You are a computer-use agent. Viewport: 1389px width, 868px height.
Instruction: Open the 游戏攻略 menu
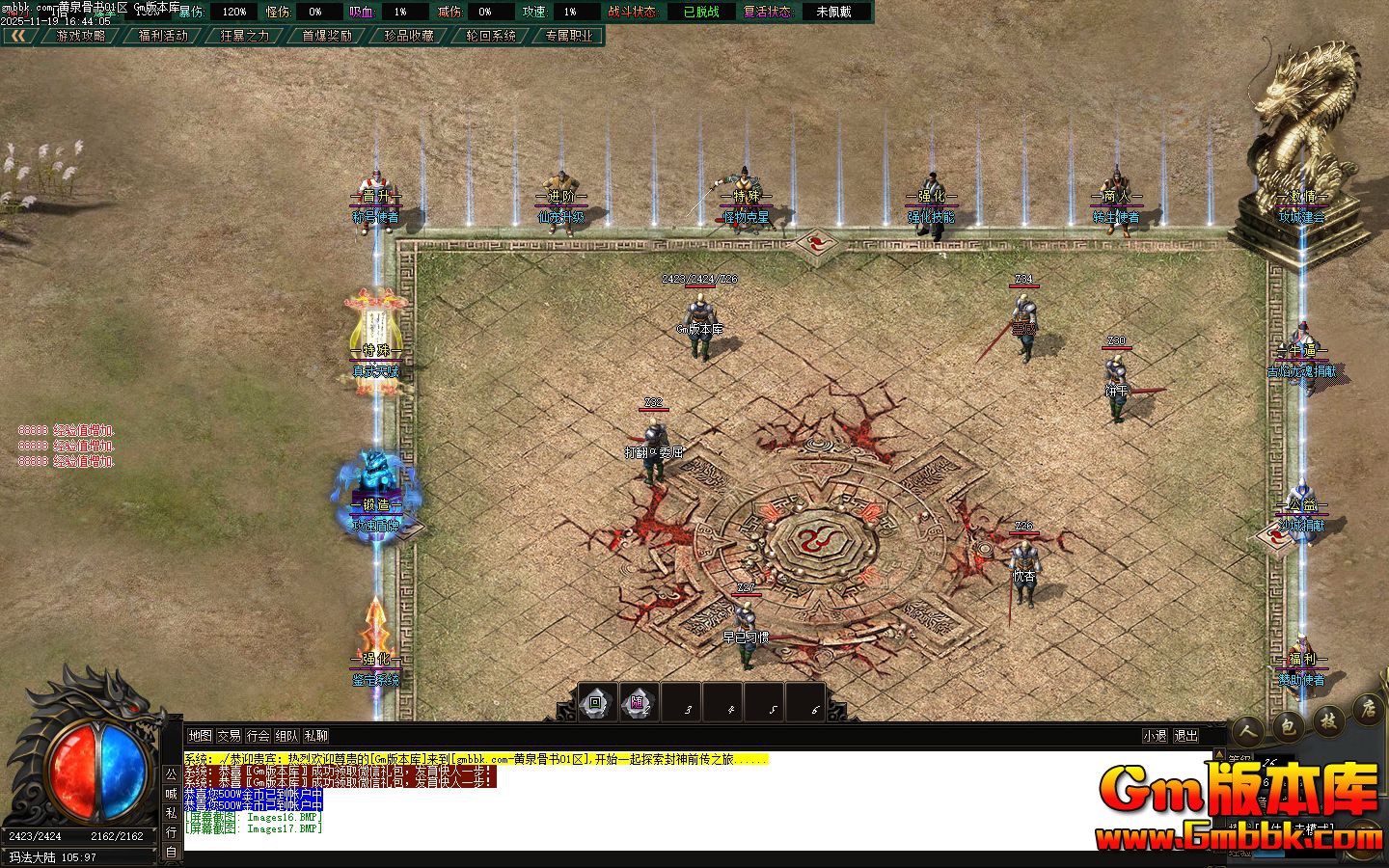point(79,36)
